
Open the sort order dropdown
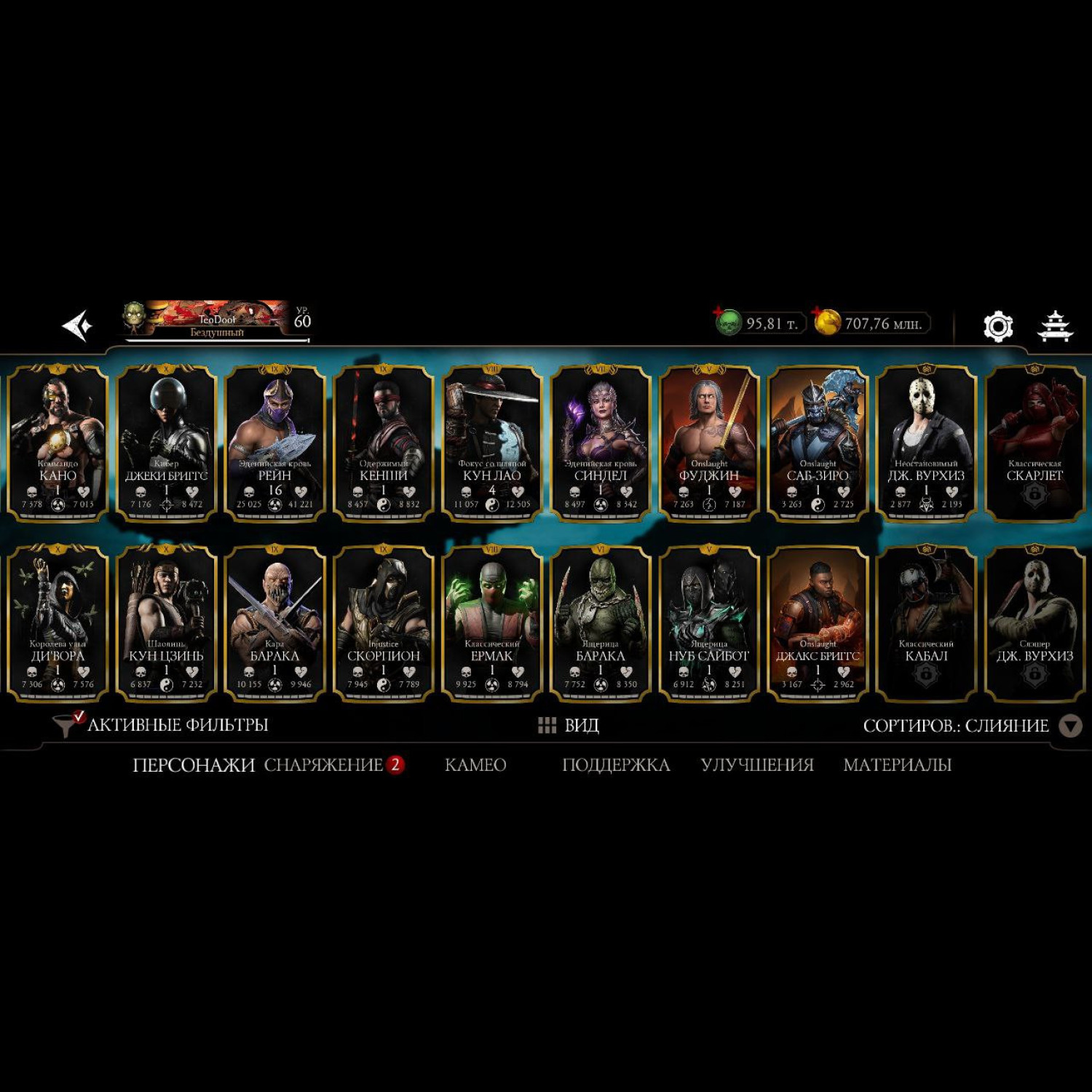point(1069,726)
